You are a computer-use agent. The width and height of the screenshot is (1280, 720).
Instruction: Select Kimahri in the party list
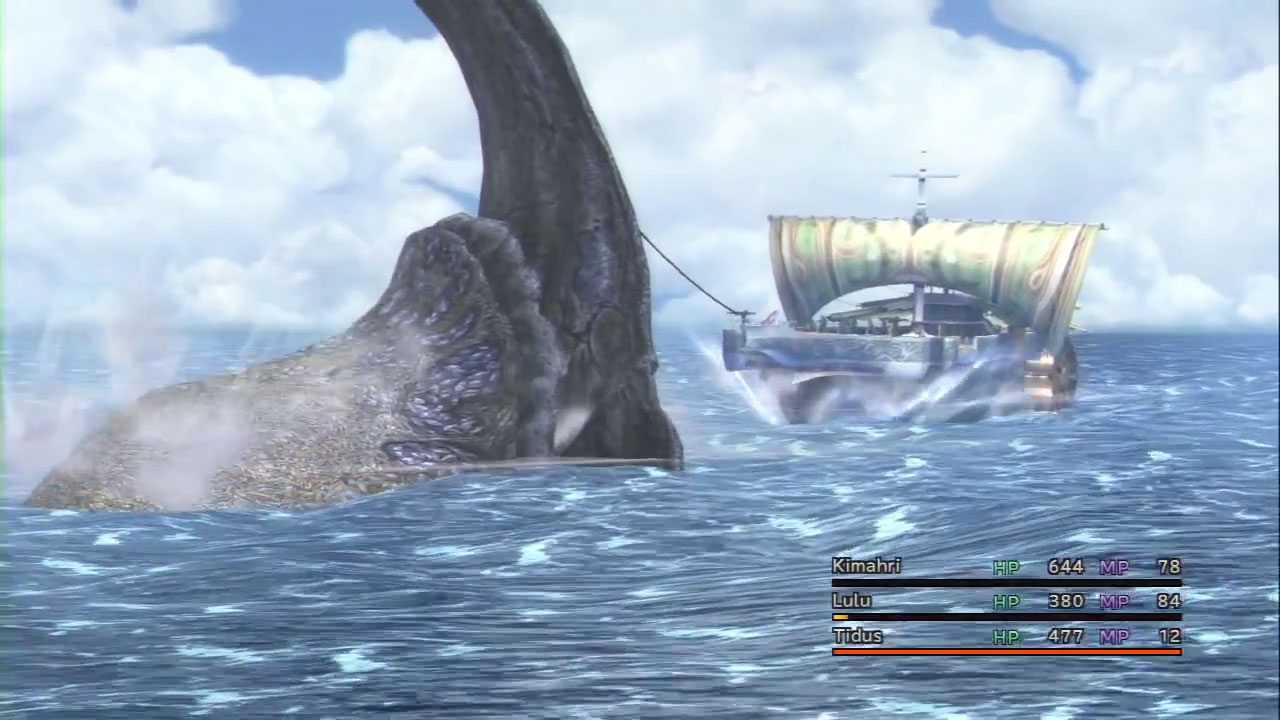point(867,567)
